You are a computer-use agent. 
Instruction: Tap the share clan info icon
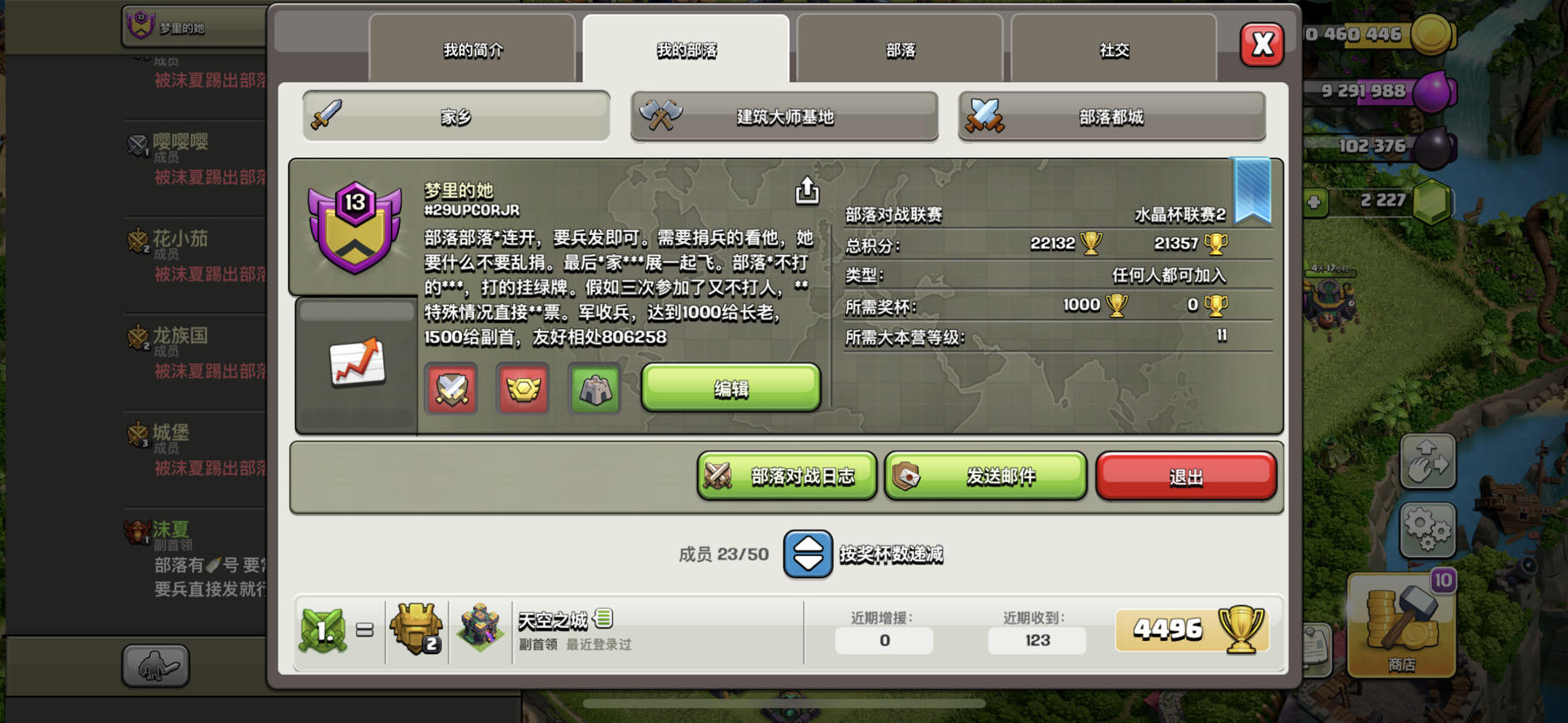pyautogui.click(x=808, y=191)
